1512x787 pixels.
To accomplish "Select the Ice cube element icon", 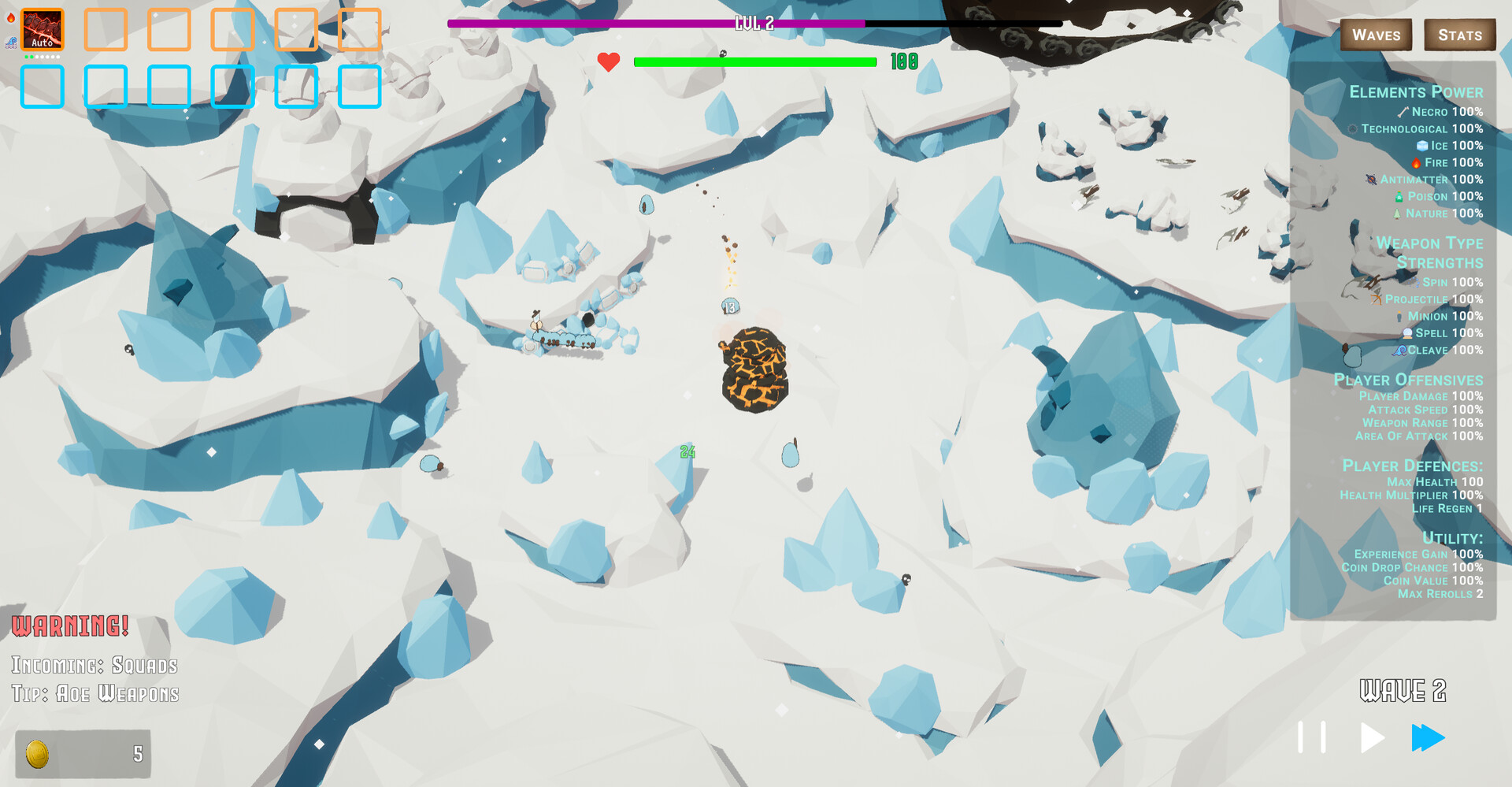I will coord(1421,146).
